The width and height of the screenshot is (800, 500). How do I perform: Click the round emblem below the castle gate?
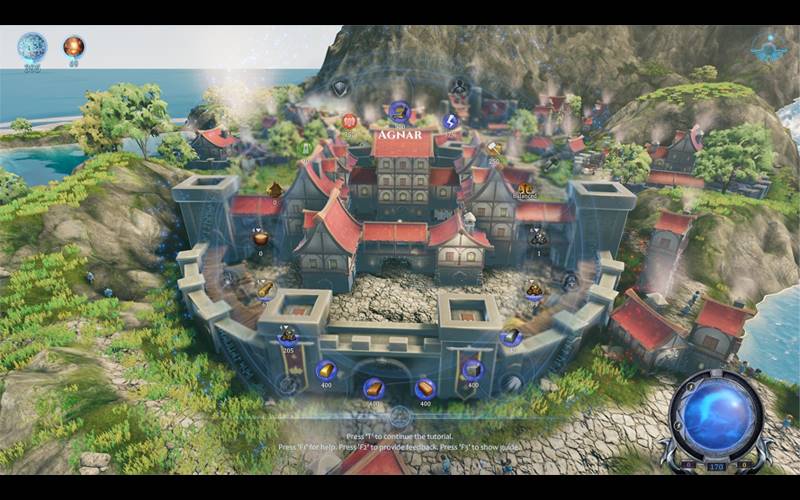(x=400, y=417)
